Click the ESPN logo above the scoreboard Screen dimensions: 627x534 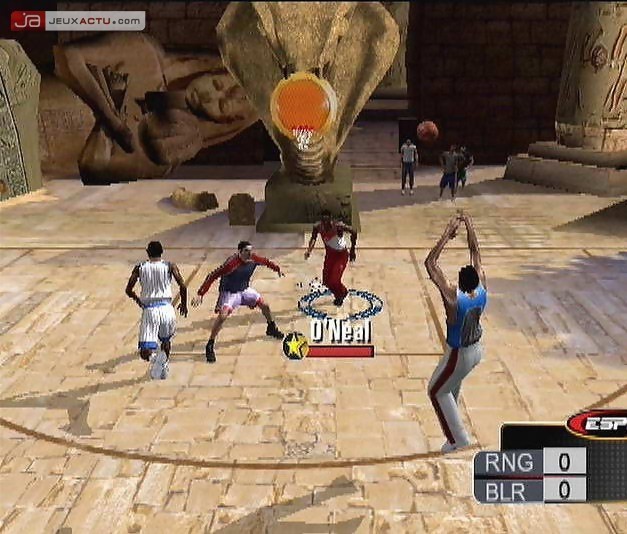click(x=598, y=424)
